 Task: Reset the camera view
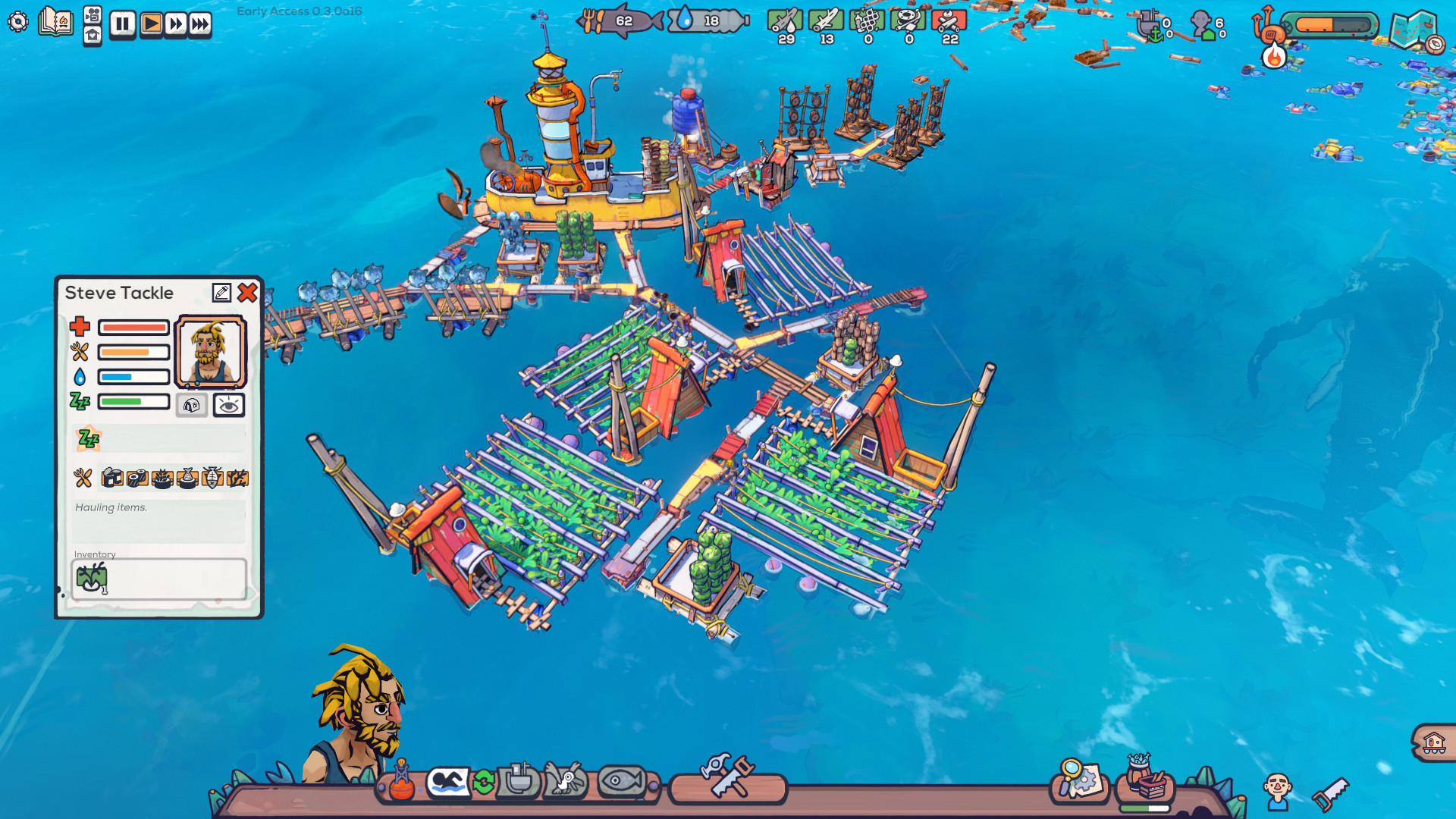click(x=93, y=36)
